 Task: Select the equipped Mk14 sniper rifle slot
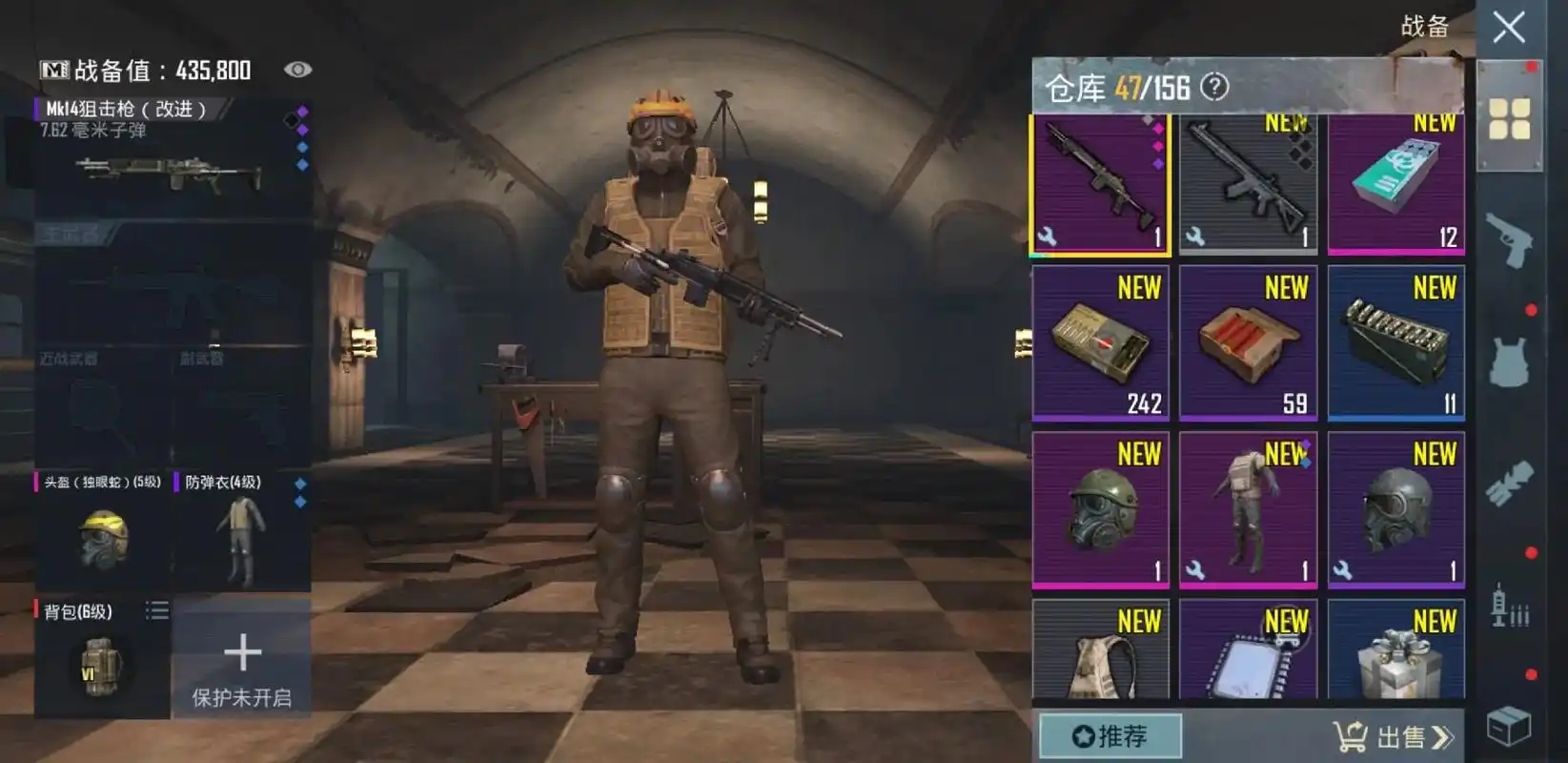pyautogui.click(x=172, y=157)
